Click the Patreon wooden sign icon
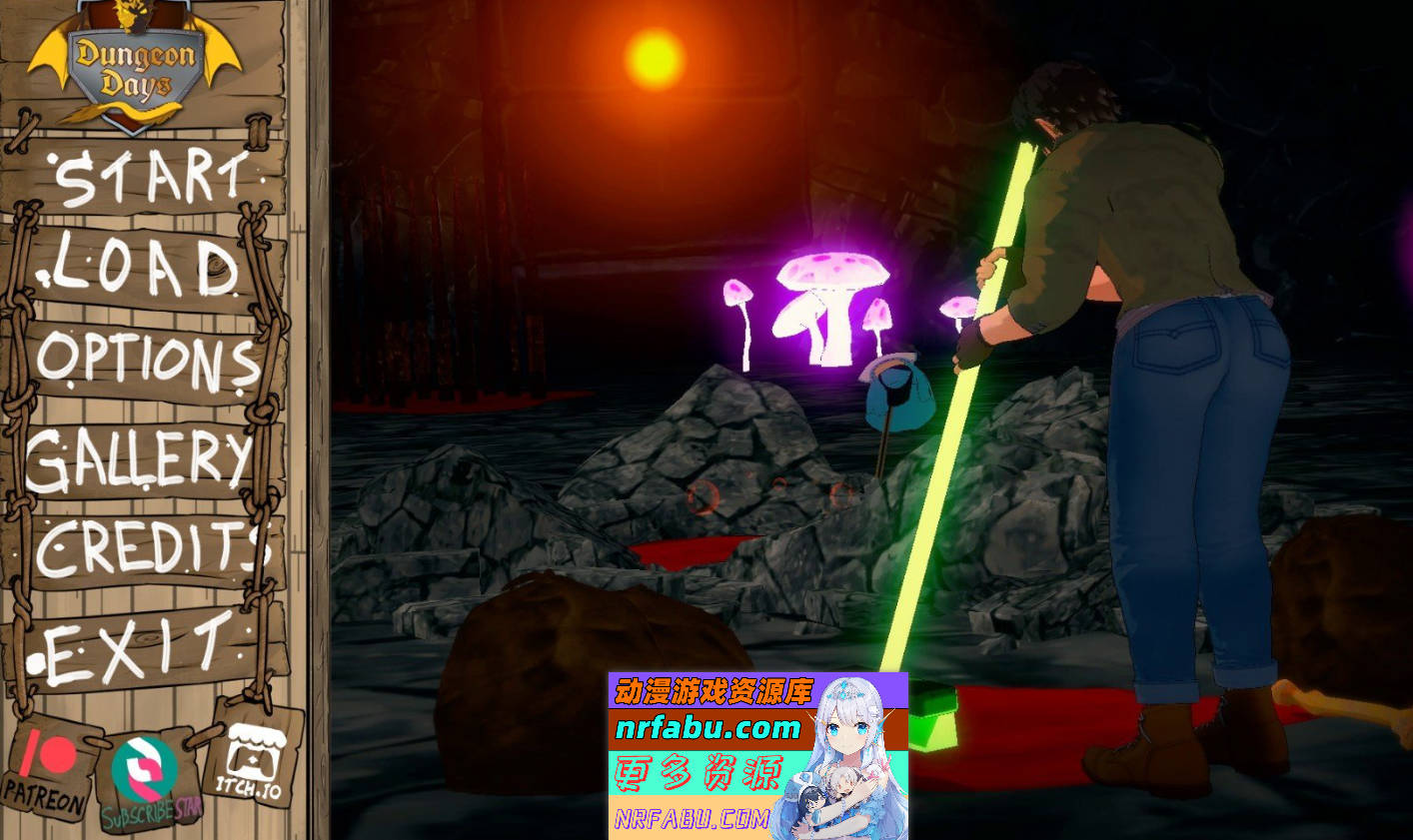Viewport: 1413px width, 840px height. (47, 774)
